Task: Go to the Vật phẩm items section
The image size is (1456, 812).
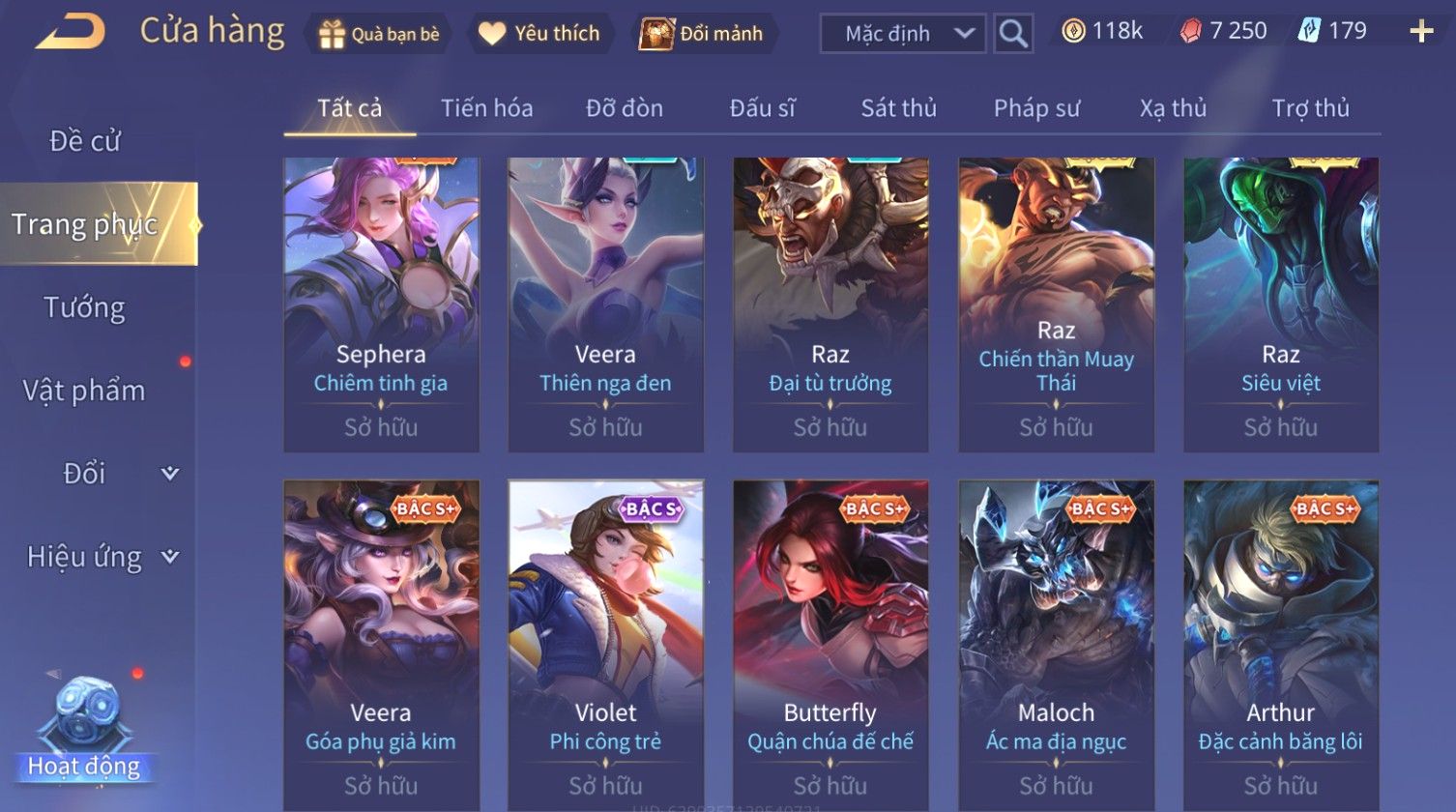Action: [x=85, y=391]
